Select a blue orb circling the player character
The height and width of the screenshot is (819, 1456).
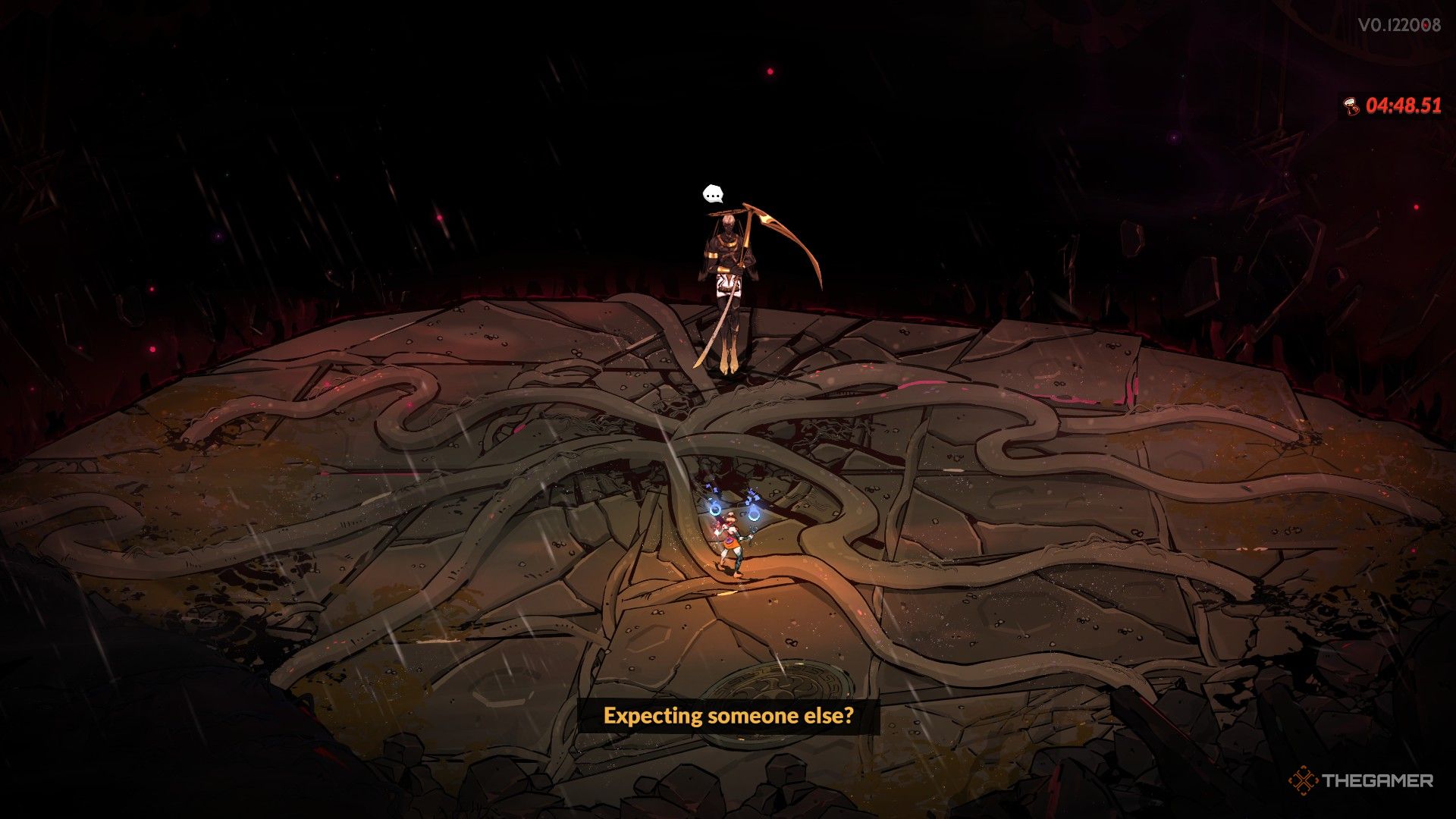tap(715, 509)
